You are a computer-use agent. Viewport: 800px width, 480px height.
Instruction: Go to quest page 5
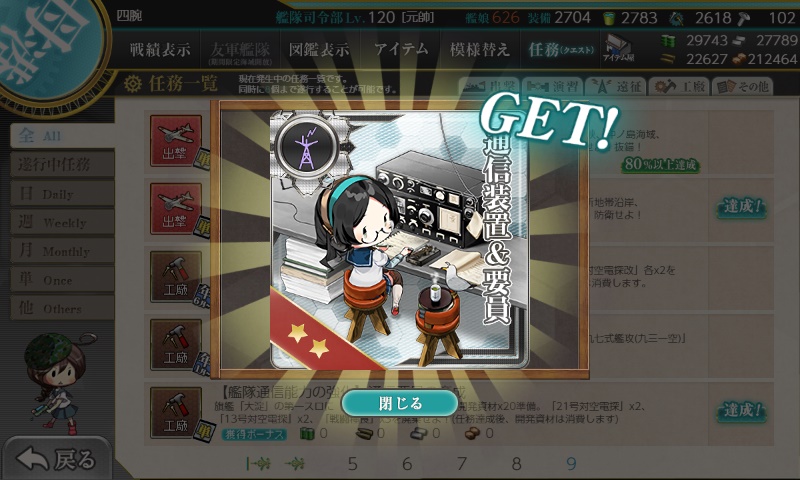tap(352, 463)
